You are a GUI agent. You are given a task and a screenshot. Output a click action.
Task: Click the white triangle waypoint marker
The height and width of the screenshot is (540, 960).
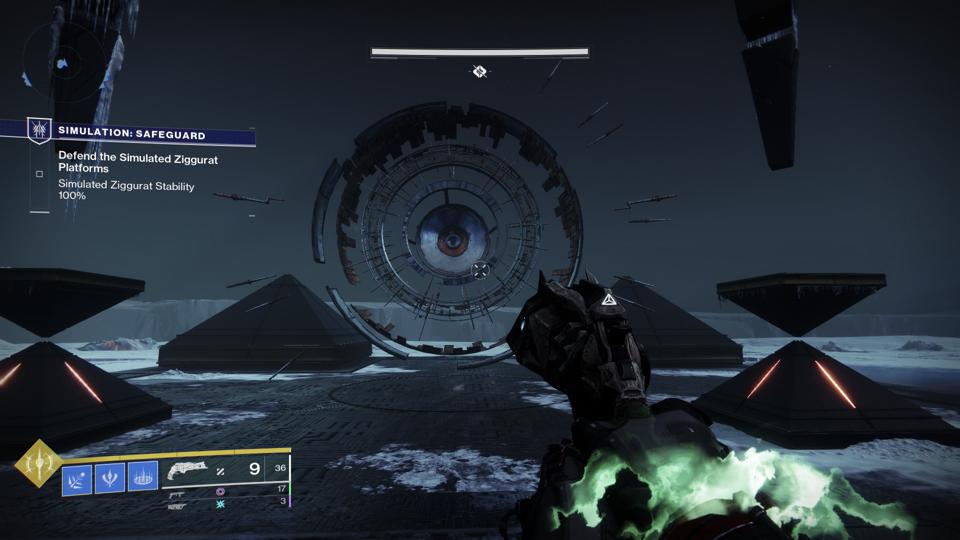pyautogui.click(x=606, y=298)
